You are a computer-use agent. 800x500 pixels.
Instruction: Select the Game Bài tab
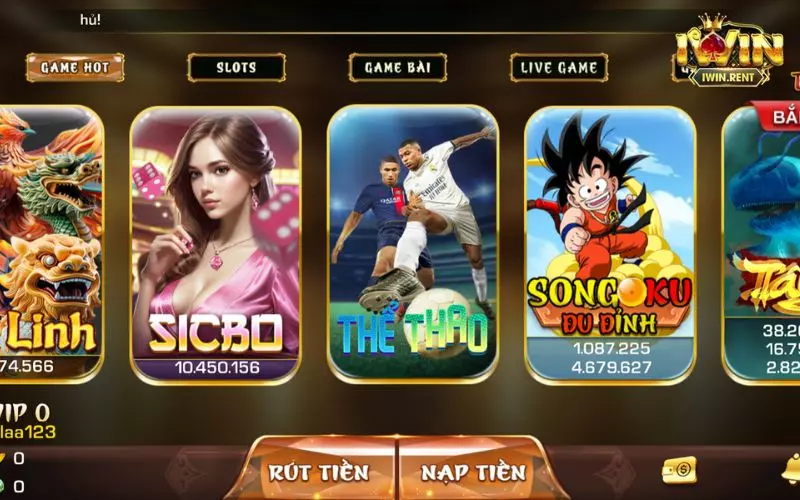[x=397, y=68]
